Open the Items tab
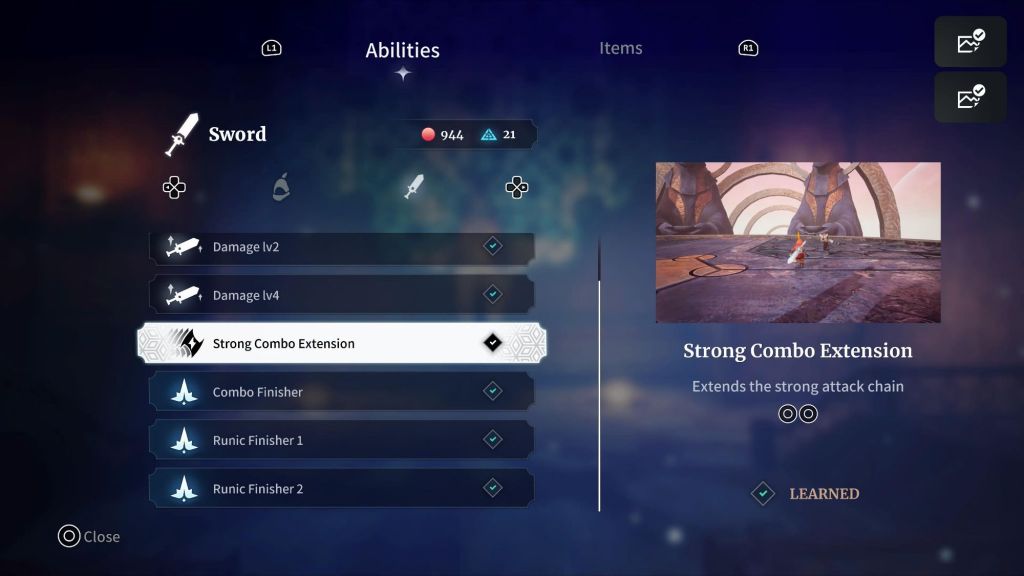The width and height of the screenshot is (1024, 576). click(x=620, y=48)
